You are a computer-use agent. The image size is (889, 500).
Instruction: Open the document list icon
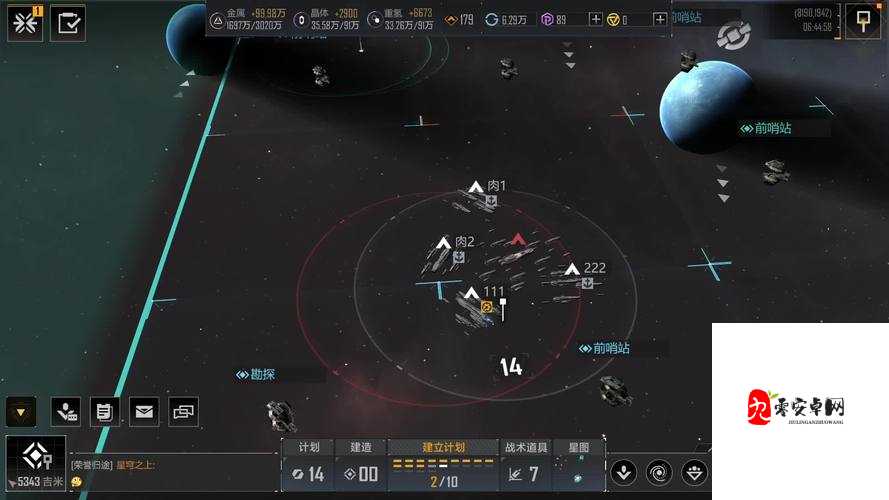click(104, 410)
